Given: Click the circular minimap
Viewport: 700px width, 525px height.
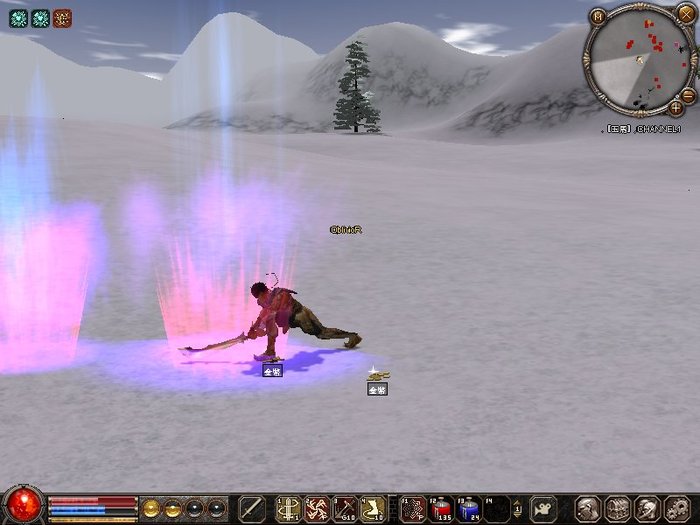Looking at the screenshot, I should tap(638, 57).
